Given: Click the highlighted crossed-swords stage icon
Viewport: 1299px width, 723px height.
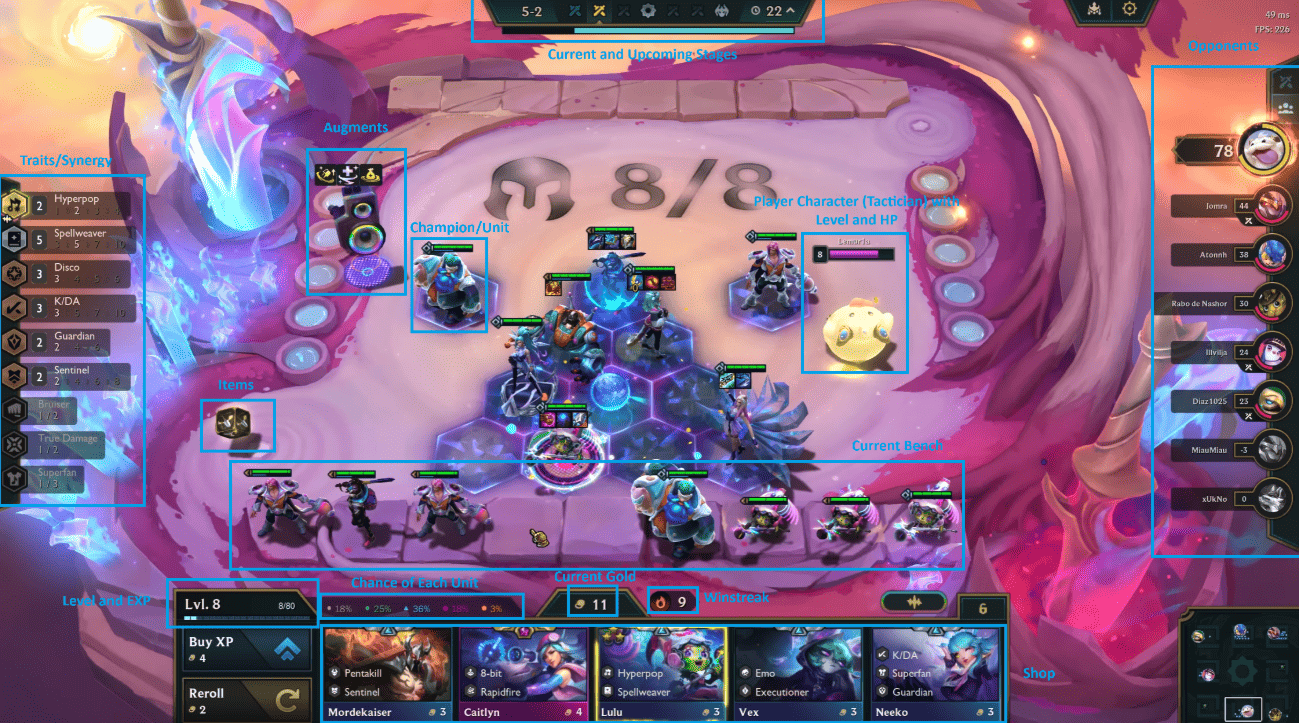Looking at the screenshot, I should (598, 12).
